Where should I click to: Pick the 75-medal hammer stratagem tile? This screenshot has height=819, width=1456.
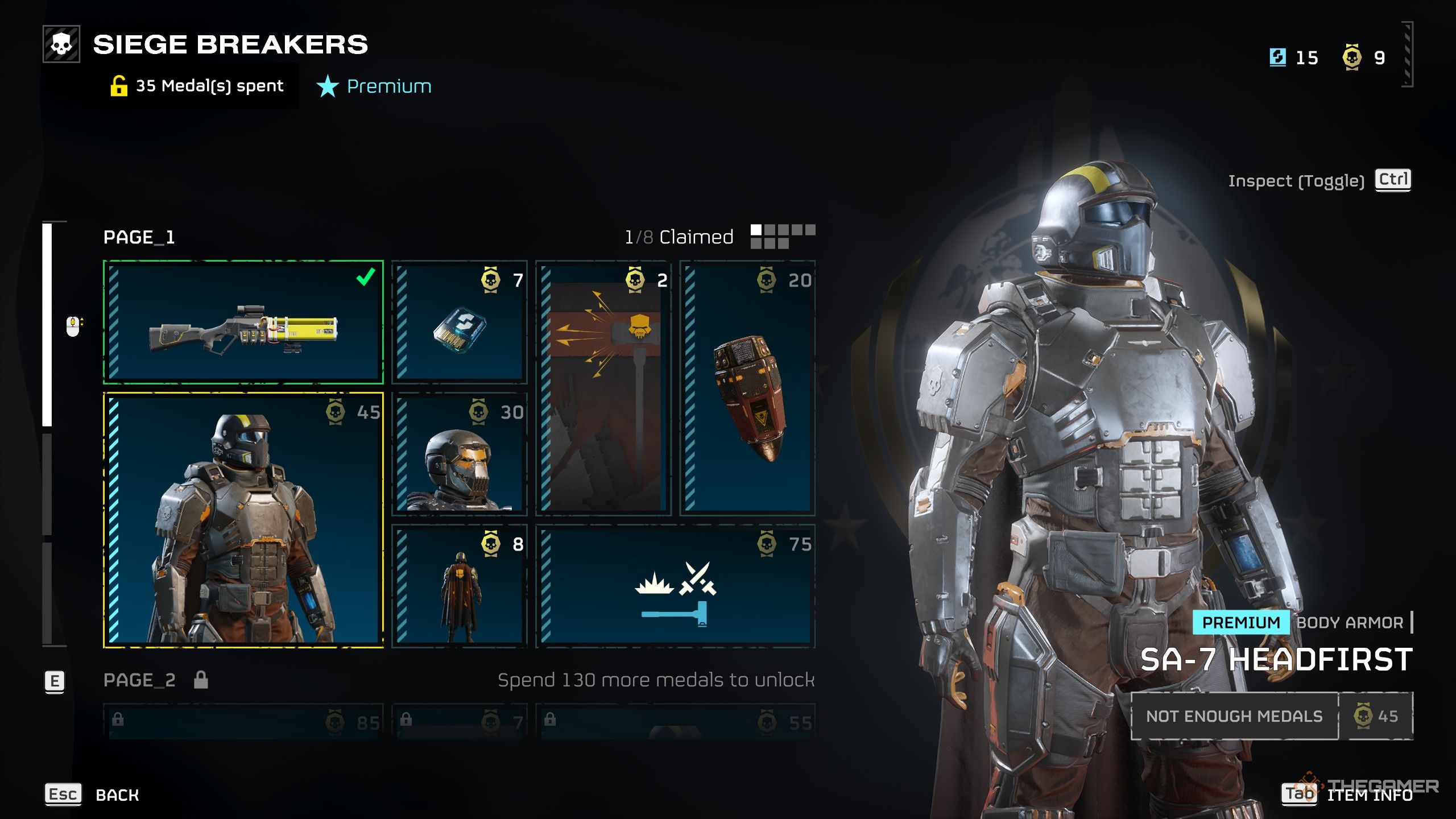point(675,586)
